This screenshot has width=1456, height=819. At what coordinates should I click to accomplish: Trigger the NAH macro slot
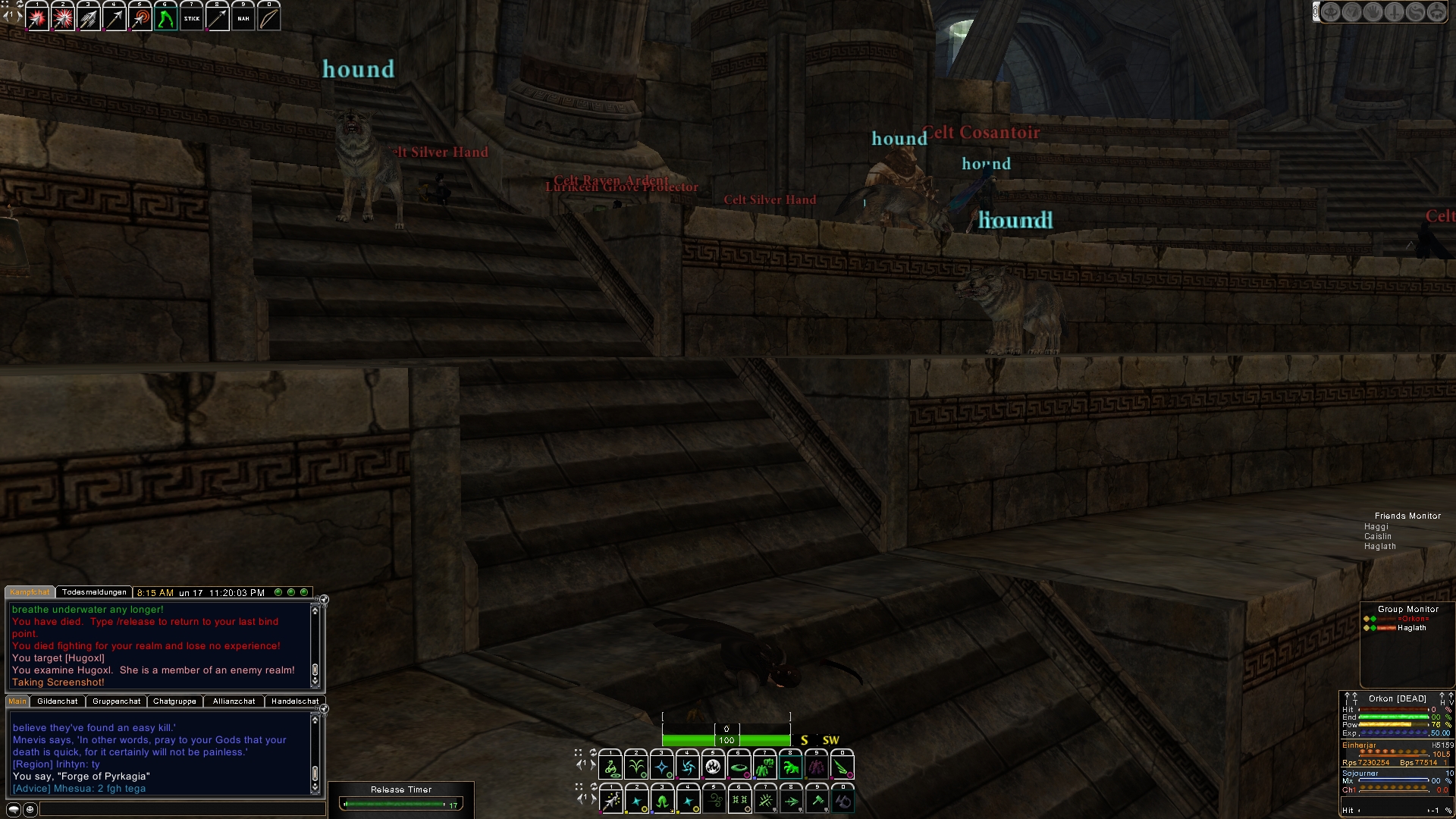pos(243,19)
